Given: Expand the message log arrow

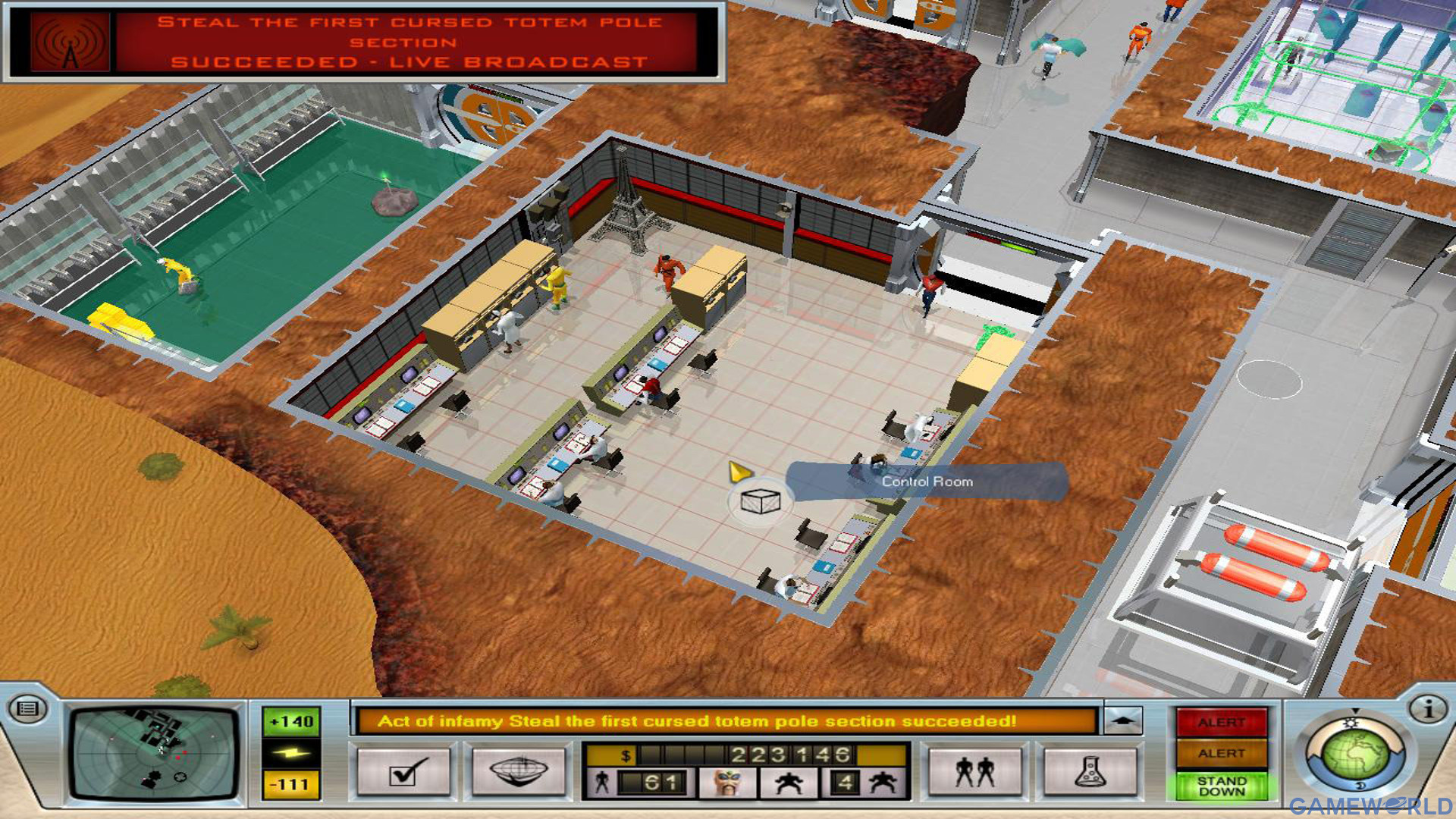Looking at the screenshot, I should coord(1123,720).
